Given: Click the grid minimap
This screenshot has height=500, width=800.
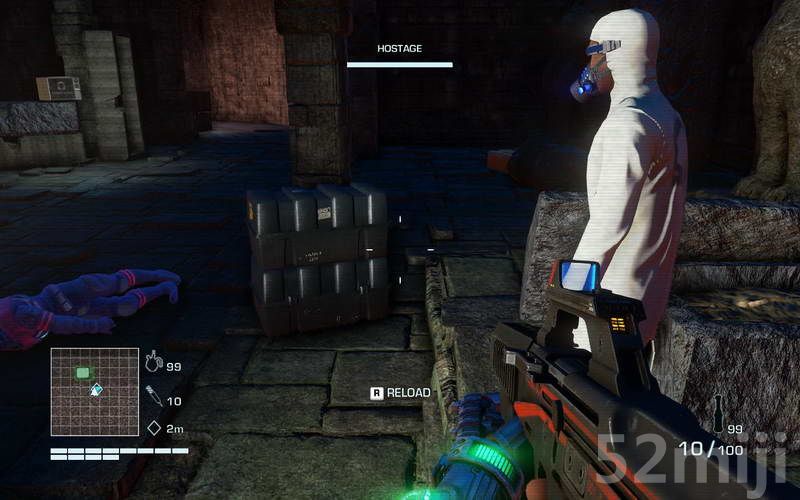Looking at the screenshot, I should tap(95, 391).
